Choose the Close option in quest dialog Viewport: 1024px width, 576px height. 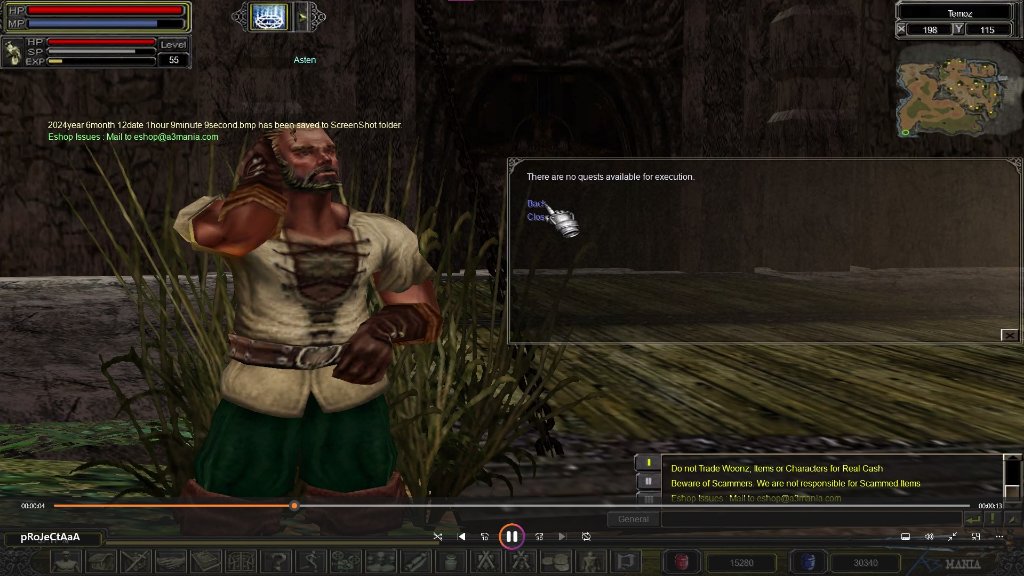pos(537,217)
